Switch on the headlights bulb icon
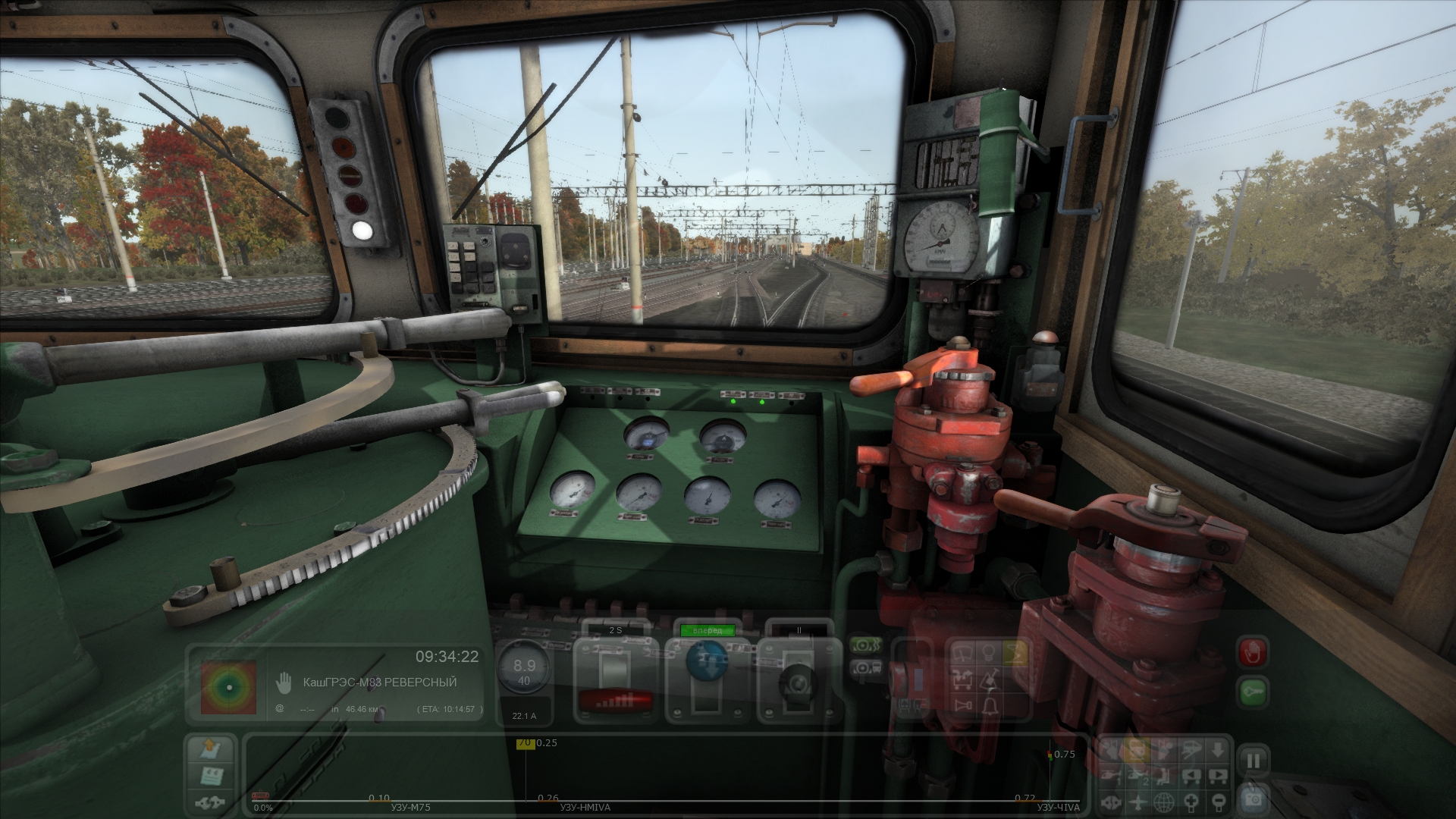Image resolution: width=1456 pixels, height=819 pixels. pyautogui.click(x=989, y=651)
